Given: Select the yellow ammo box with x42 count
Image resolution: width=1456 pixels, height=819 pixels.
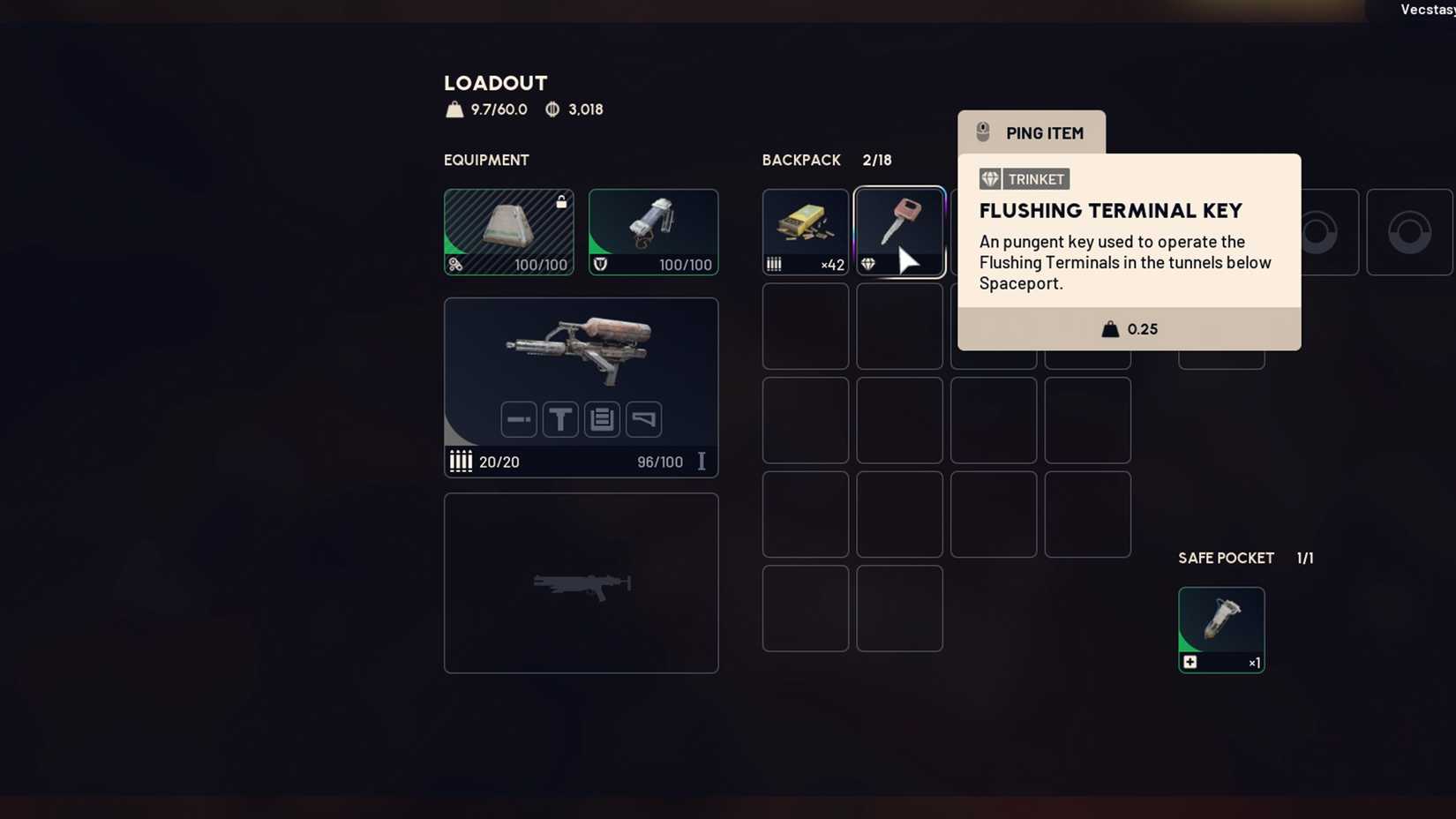Looking at the screenshot, I should [805, 231].
